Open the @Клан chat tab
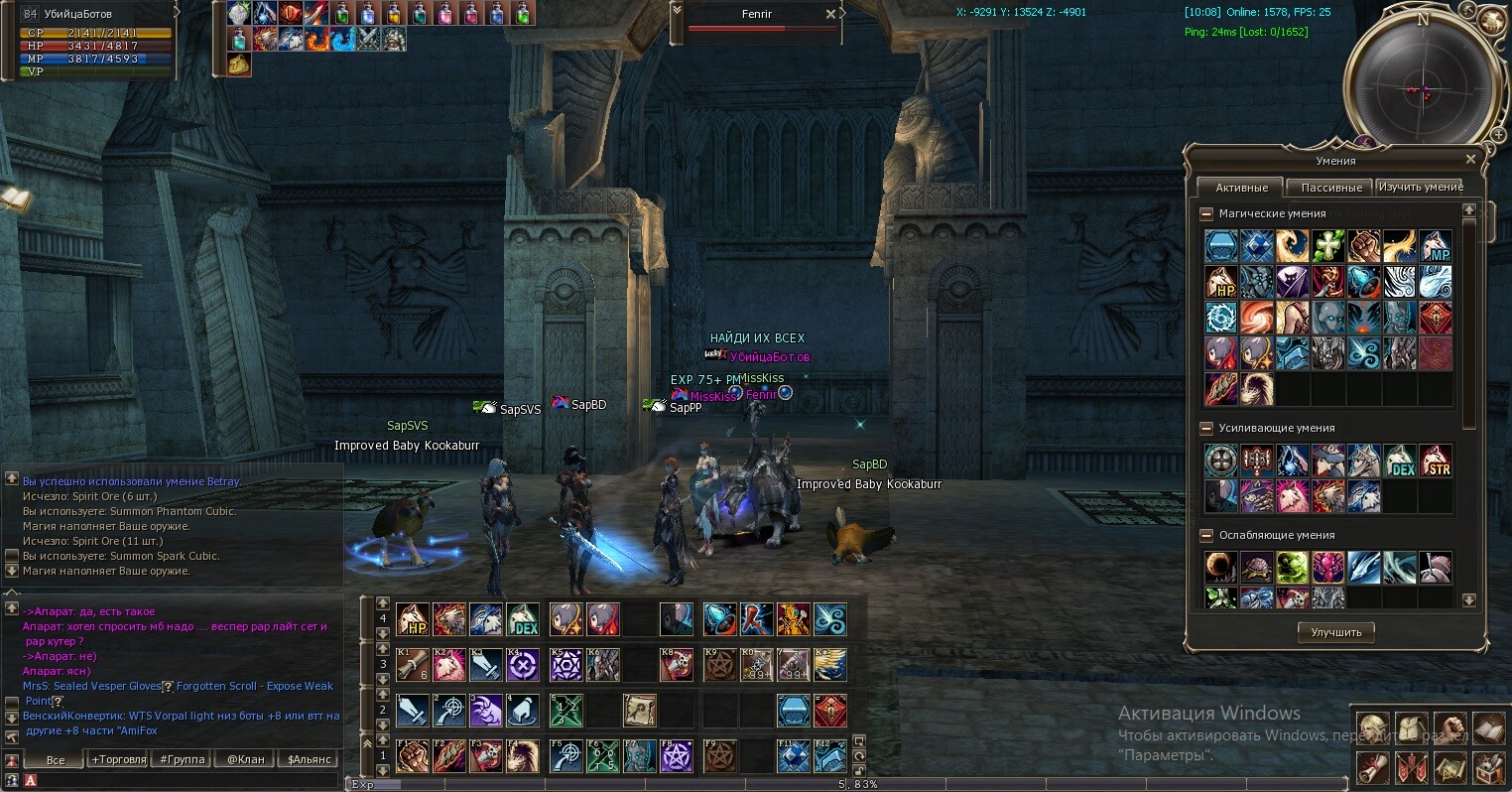The width and height of the screenshot is (1512, 792). pos(246,759)
